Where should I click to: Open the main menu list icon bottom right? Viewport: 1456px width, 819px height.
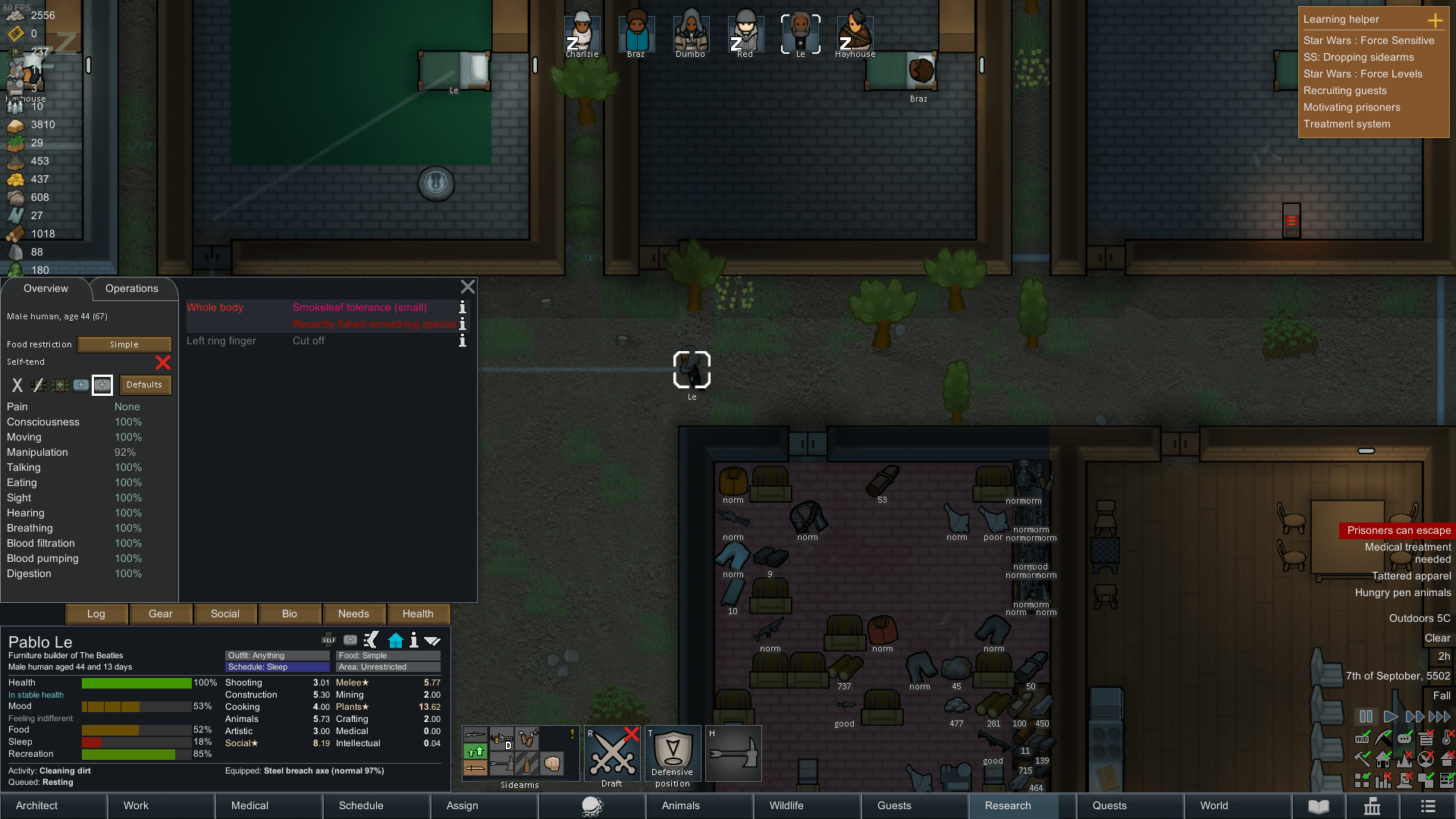(x=1429, y=806)
